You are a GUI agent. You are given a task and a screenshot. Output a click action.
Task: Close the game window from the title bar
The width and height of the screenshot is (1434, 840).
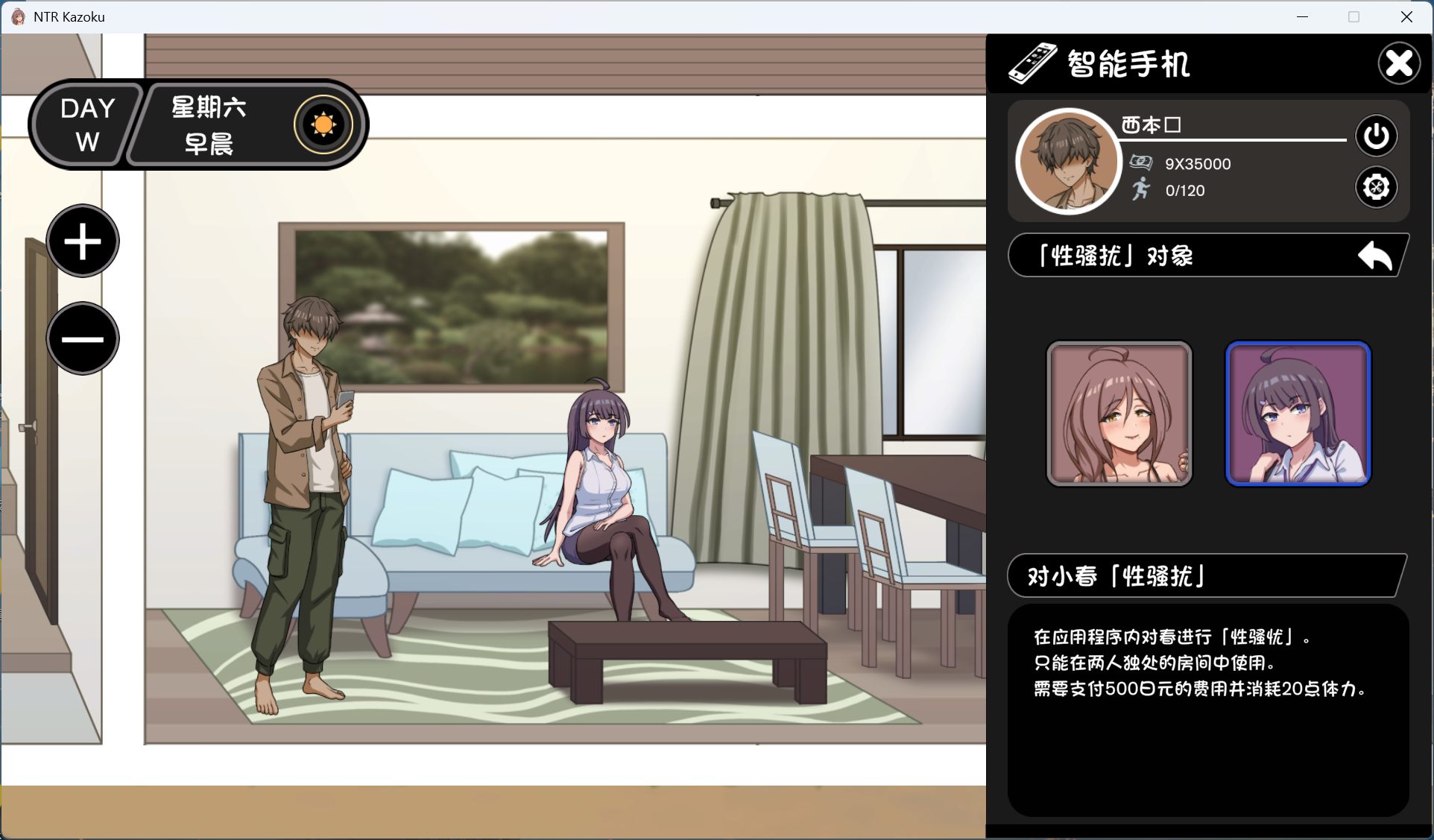[x=1406, y=16]
